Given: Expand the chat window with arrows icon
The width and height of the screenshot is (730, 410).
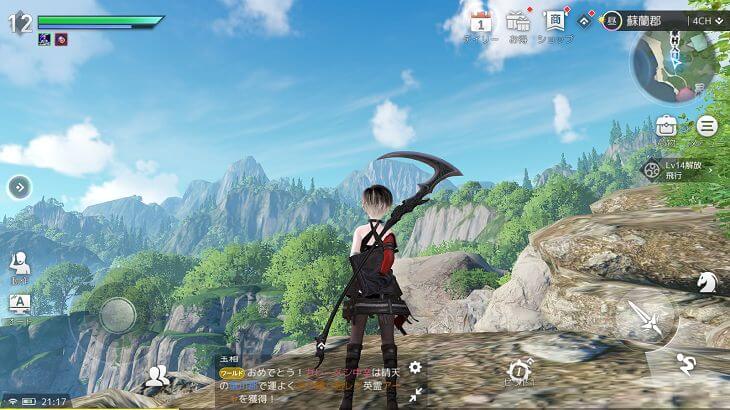Looking at the screenshot, I should click(x=415, y=395).
